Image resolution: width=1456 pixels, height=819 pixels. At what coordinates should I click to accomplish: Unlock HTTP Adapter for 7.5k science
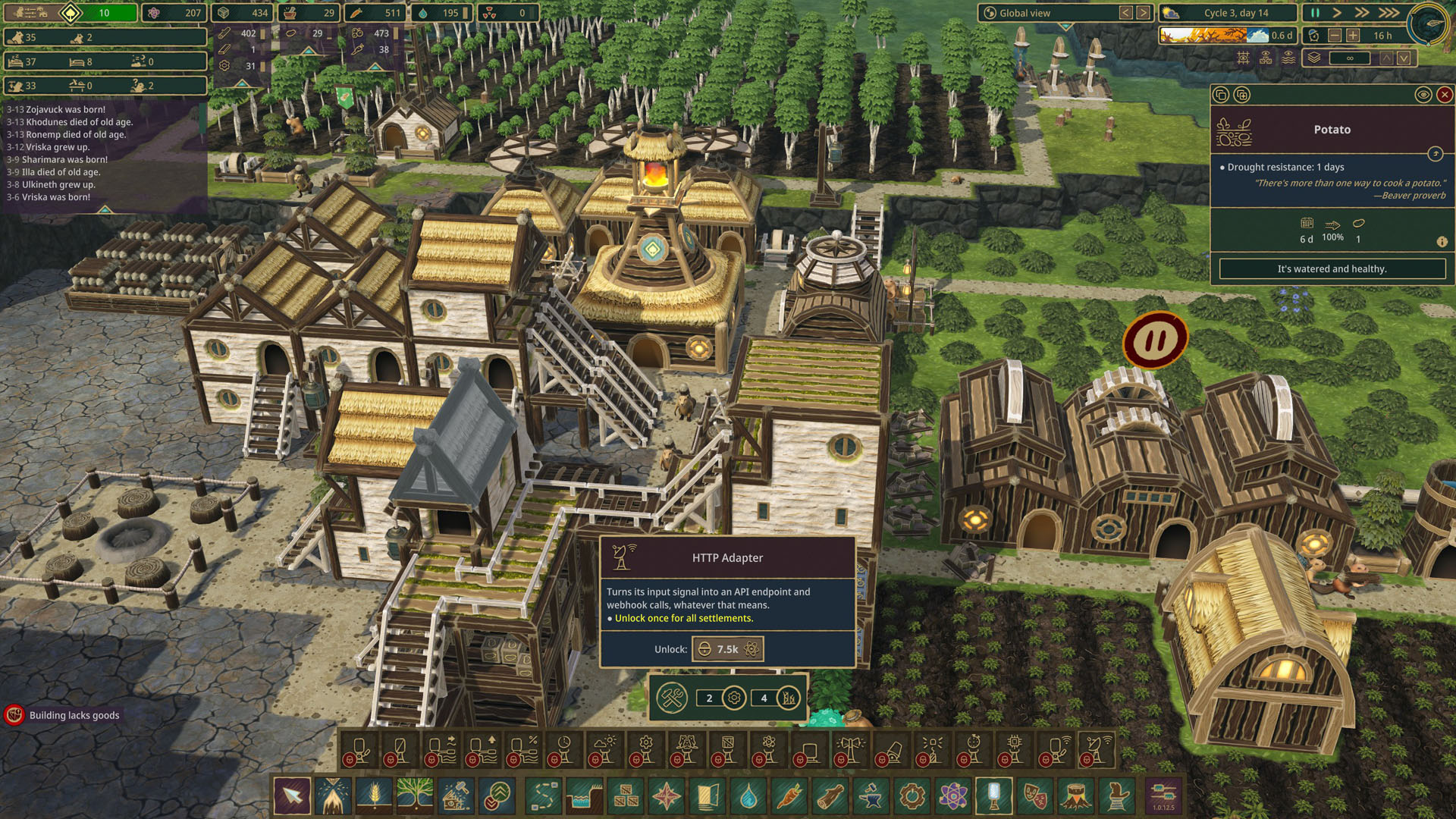727,649
